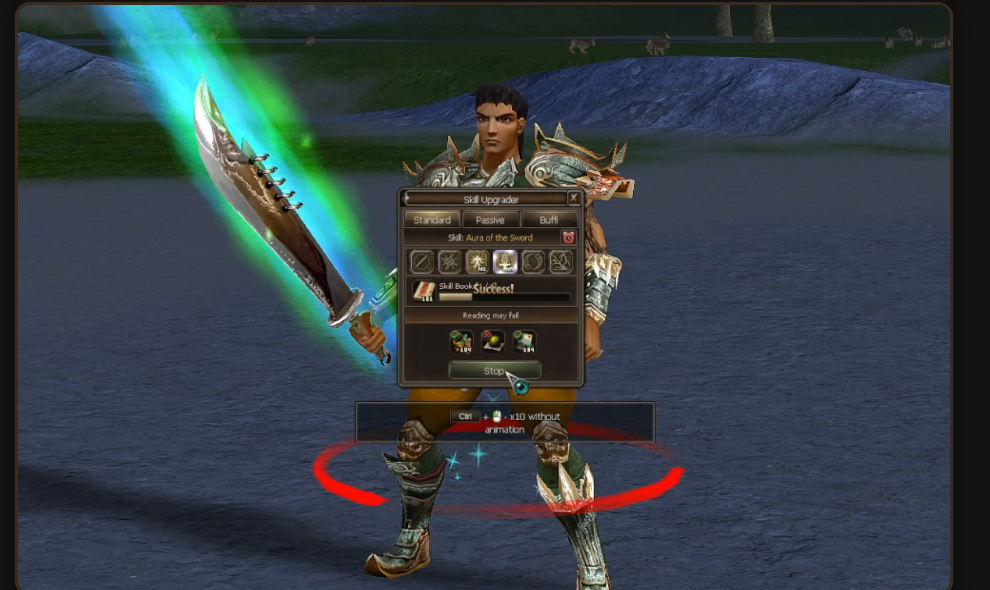
Task: Select the cracked-lines skill icon at row end
Action: [x=561, y=262]
